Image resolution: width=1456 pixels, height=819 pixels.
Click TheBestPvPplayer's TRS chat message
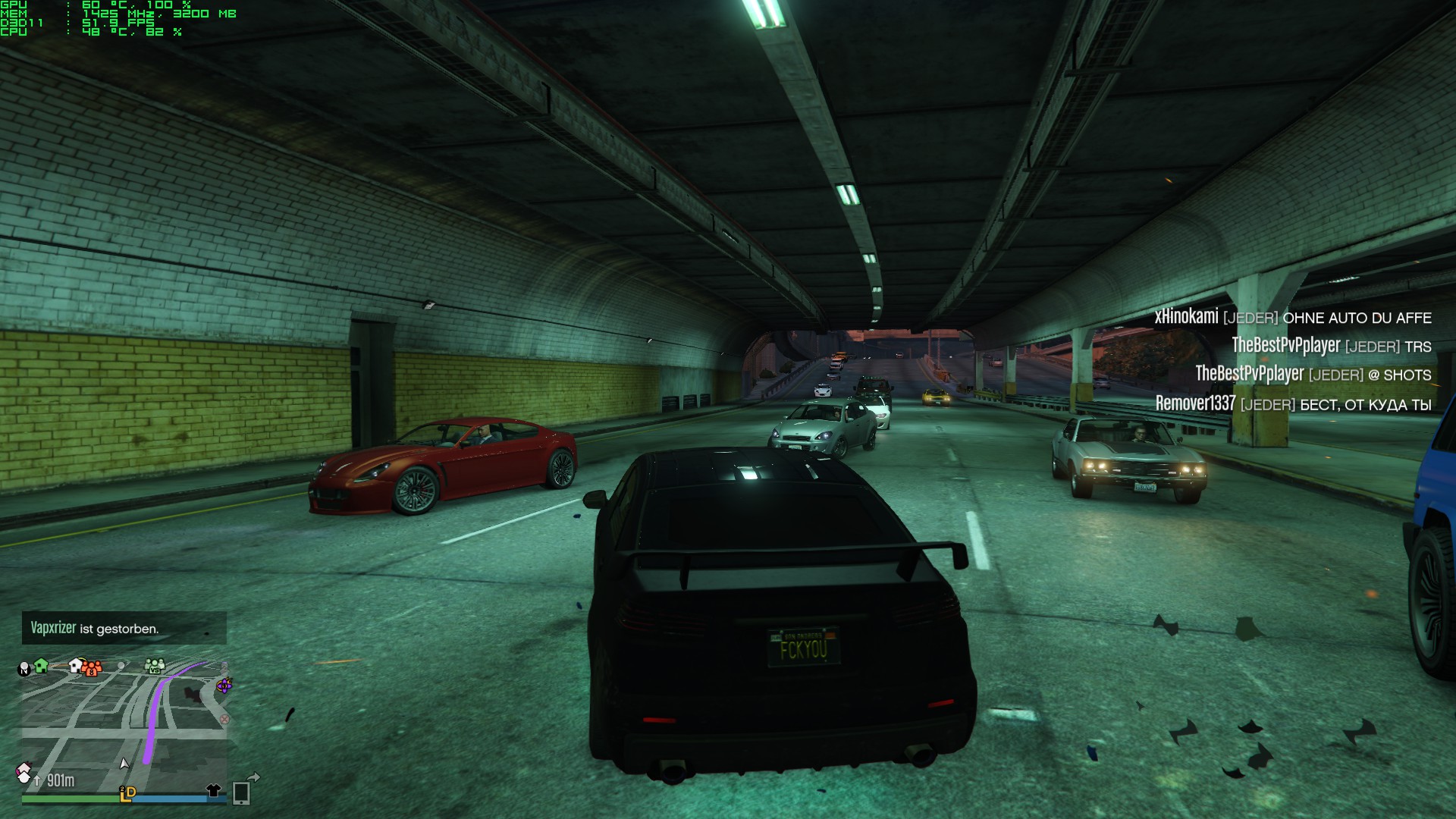point(1331,346)
